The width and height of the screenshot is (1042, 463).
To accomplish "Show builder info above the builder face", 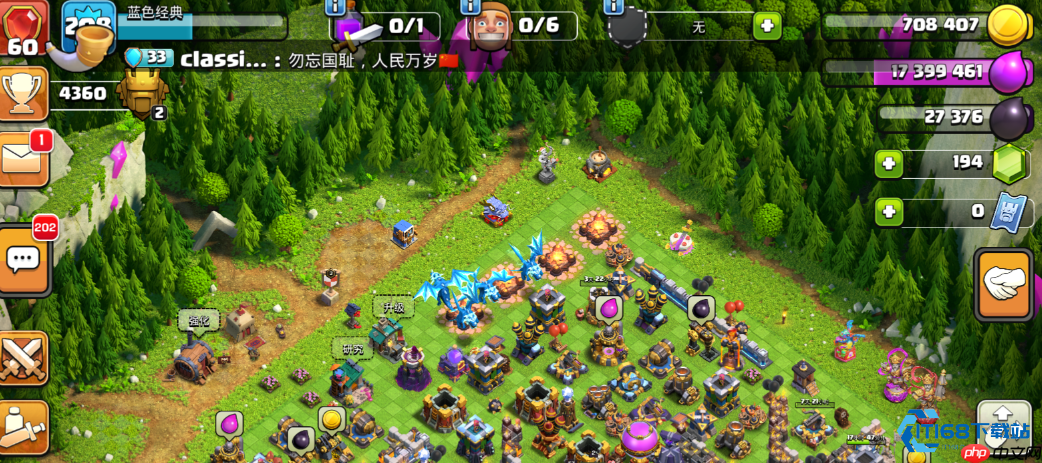I will pos(472,7).
